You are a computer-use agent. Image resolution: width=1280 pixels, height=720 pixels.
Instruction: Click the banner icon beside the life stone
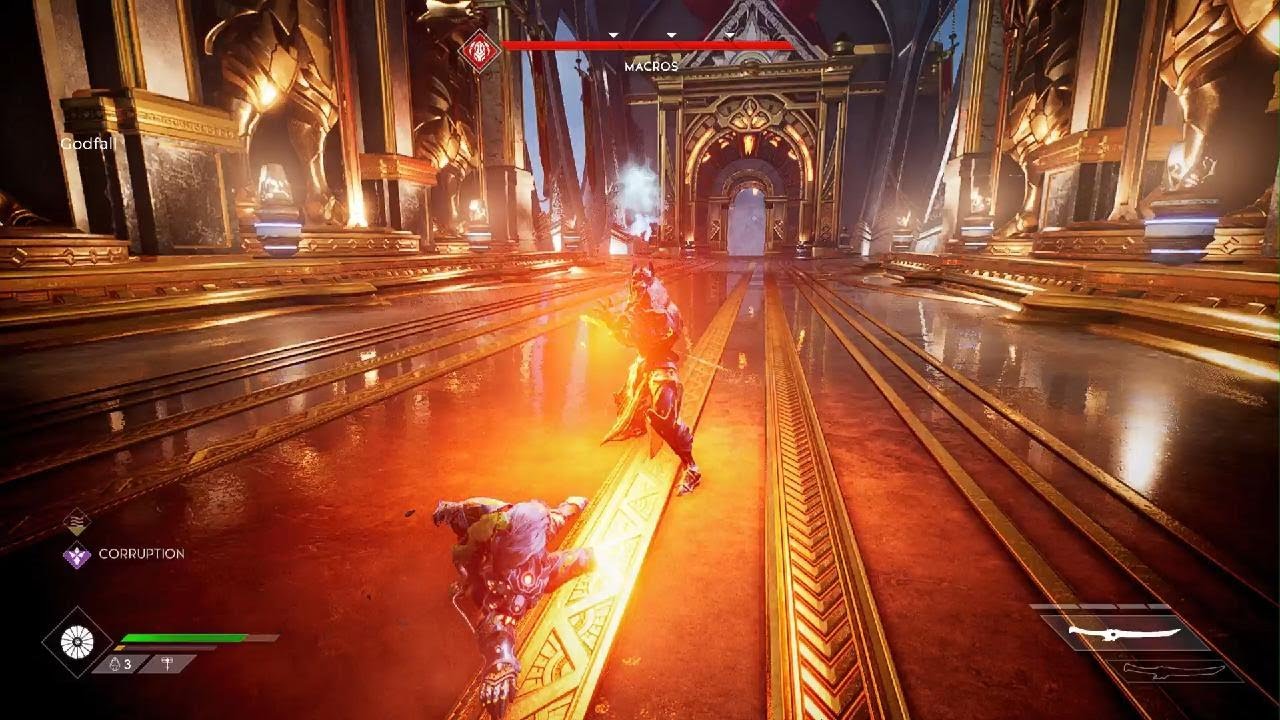point(162,664)
